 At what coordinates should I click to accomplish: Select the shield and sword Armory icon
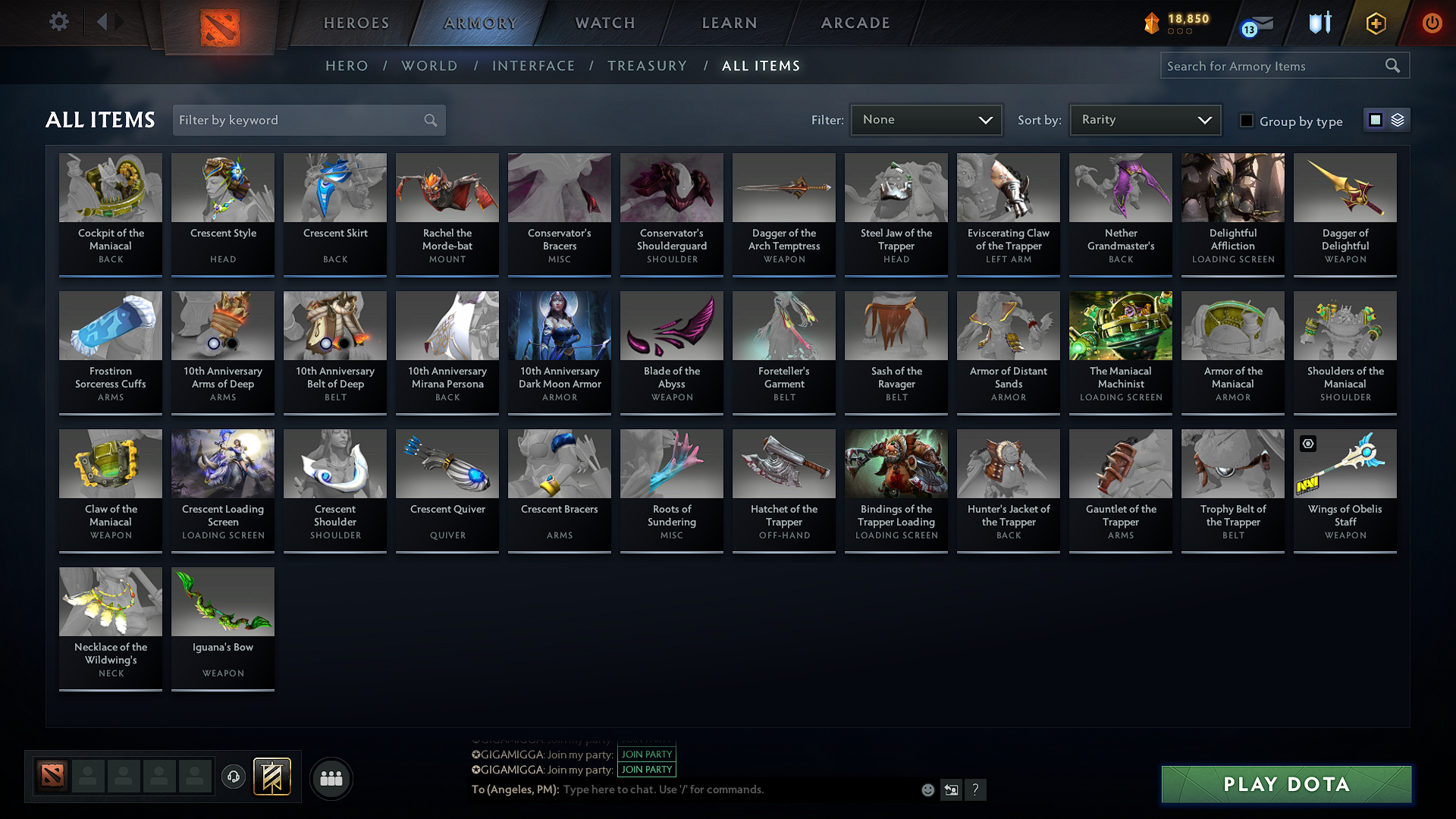[x=1319, y=23]
